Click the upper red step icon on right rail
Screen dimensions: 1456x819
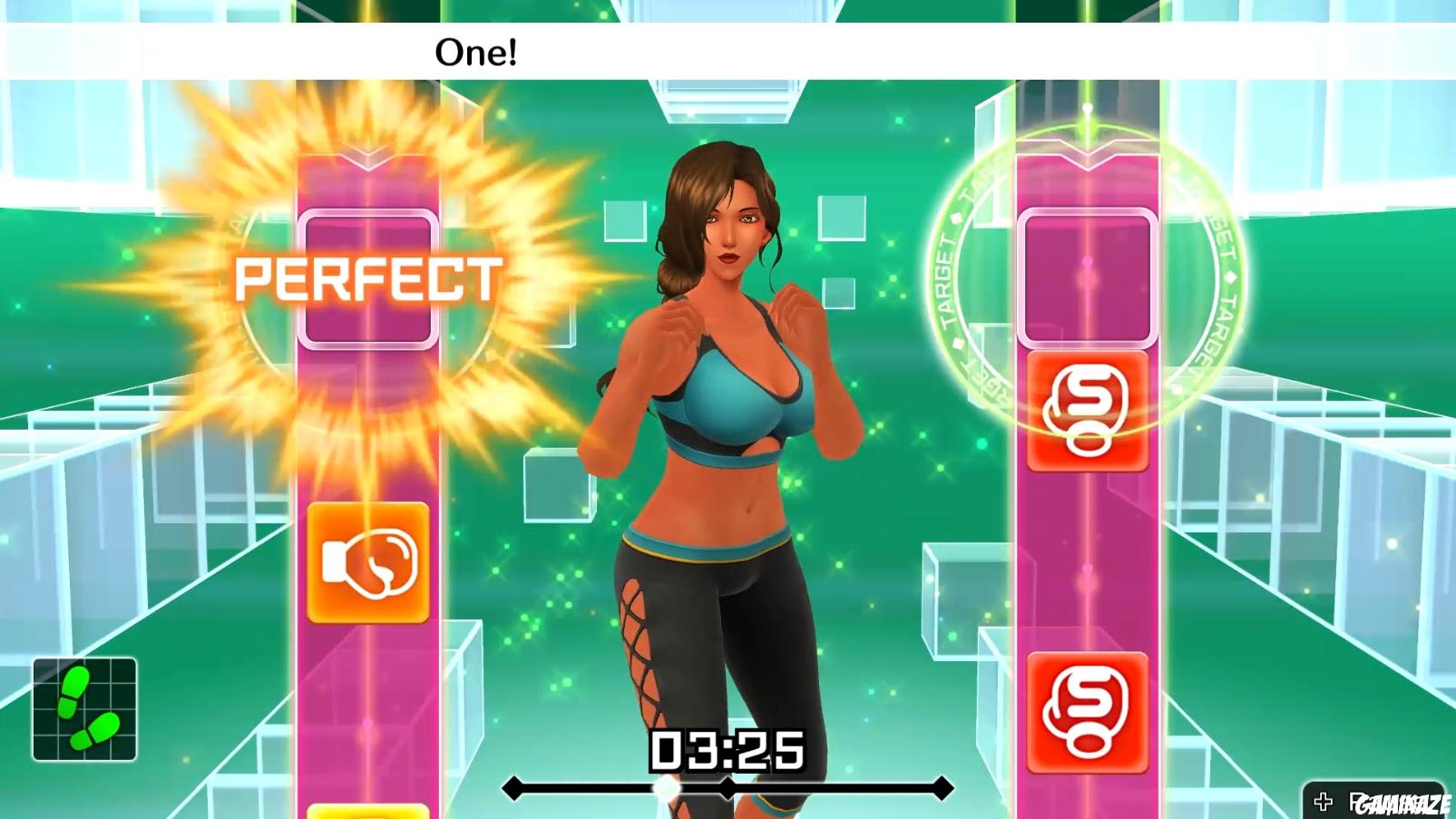(x=1086, y=413)
